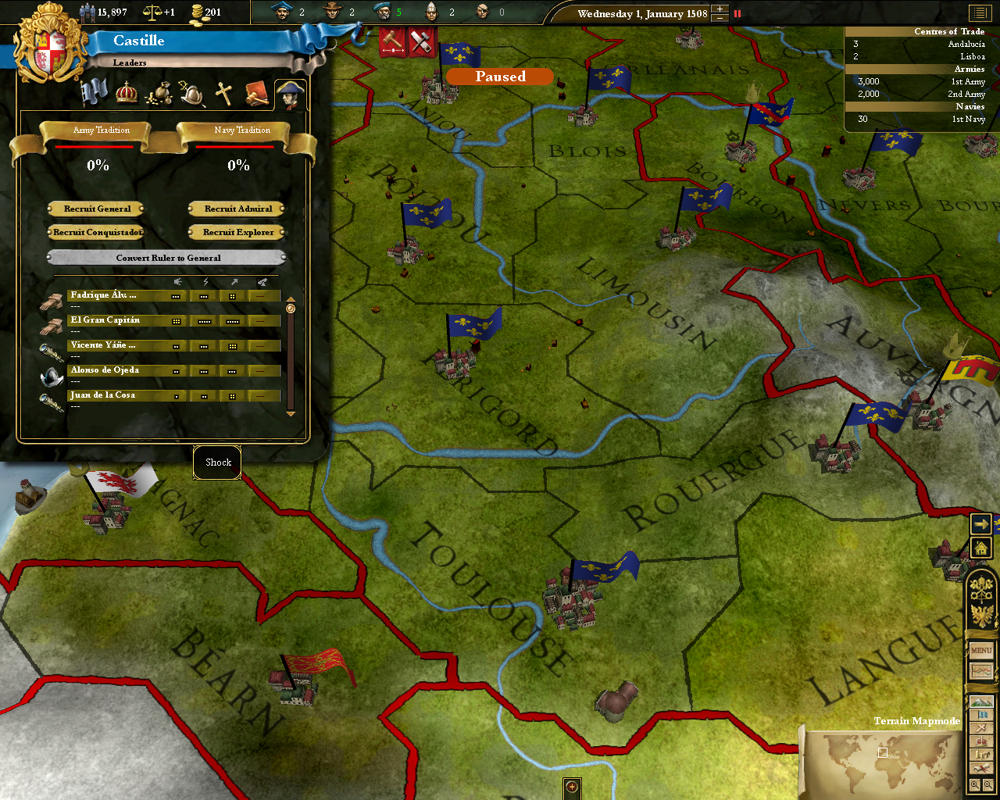
Task: Toggle the outliner list icon
Action: 977,13
